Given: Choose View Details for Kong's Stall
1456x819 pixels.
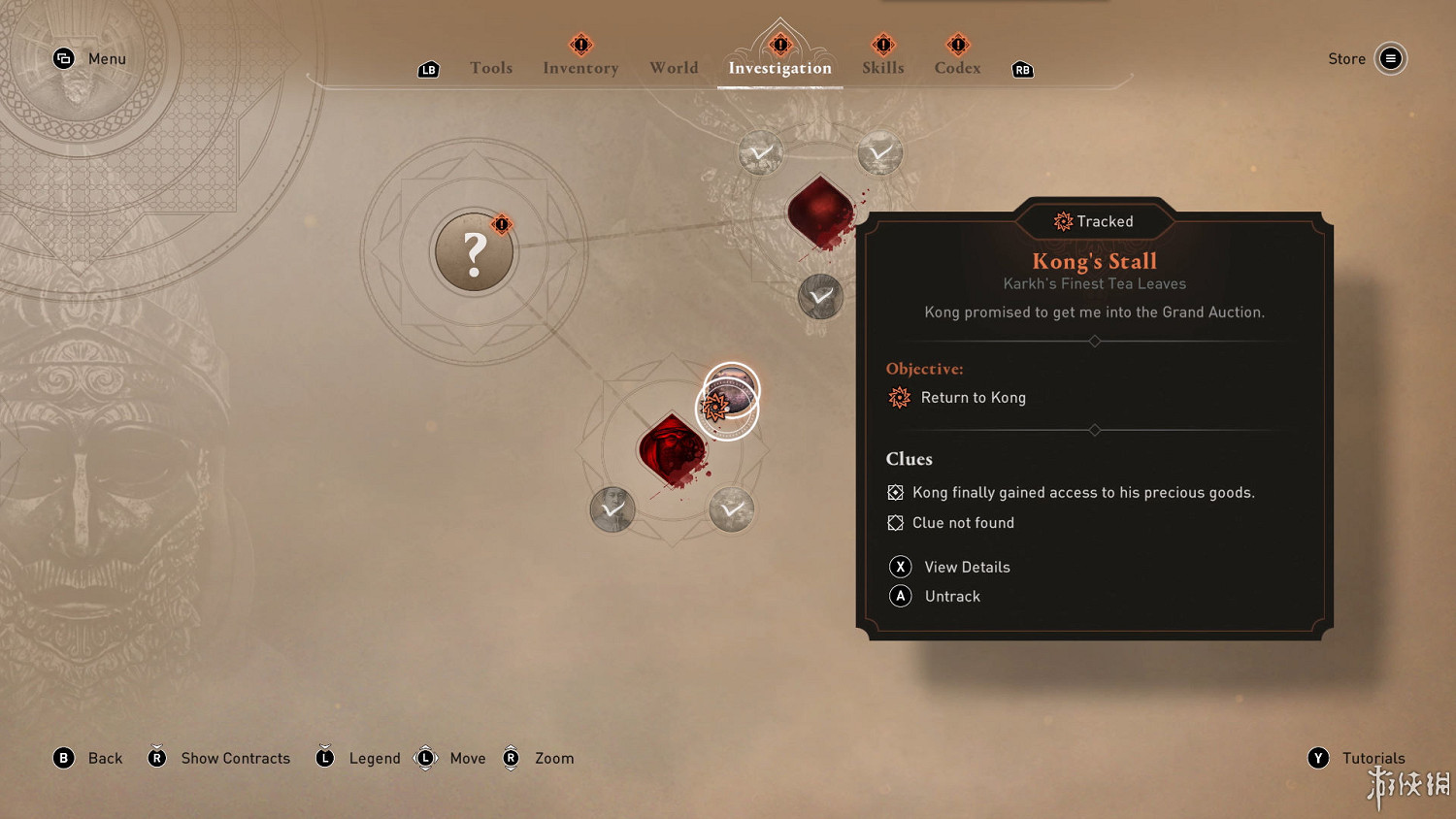Looking at the screenshot, I should point(967,567).
